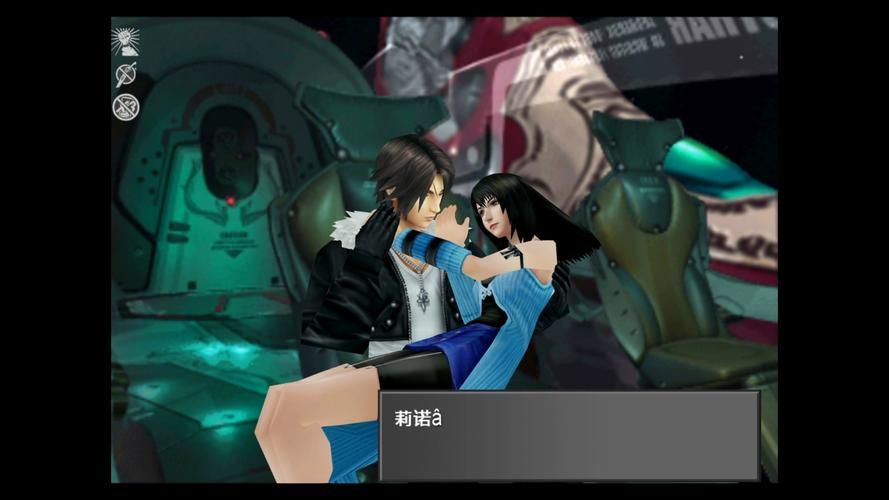Toggle the crossed-out sword no-encounters icon
Screen dimensions: 889x500
(x=126, y=74)
